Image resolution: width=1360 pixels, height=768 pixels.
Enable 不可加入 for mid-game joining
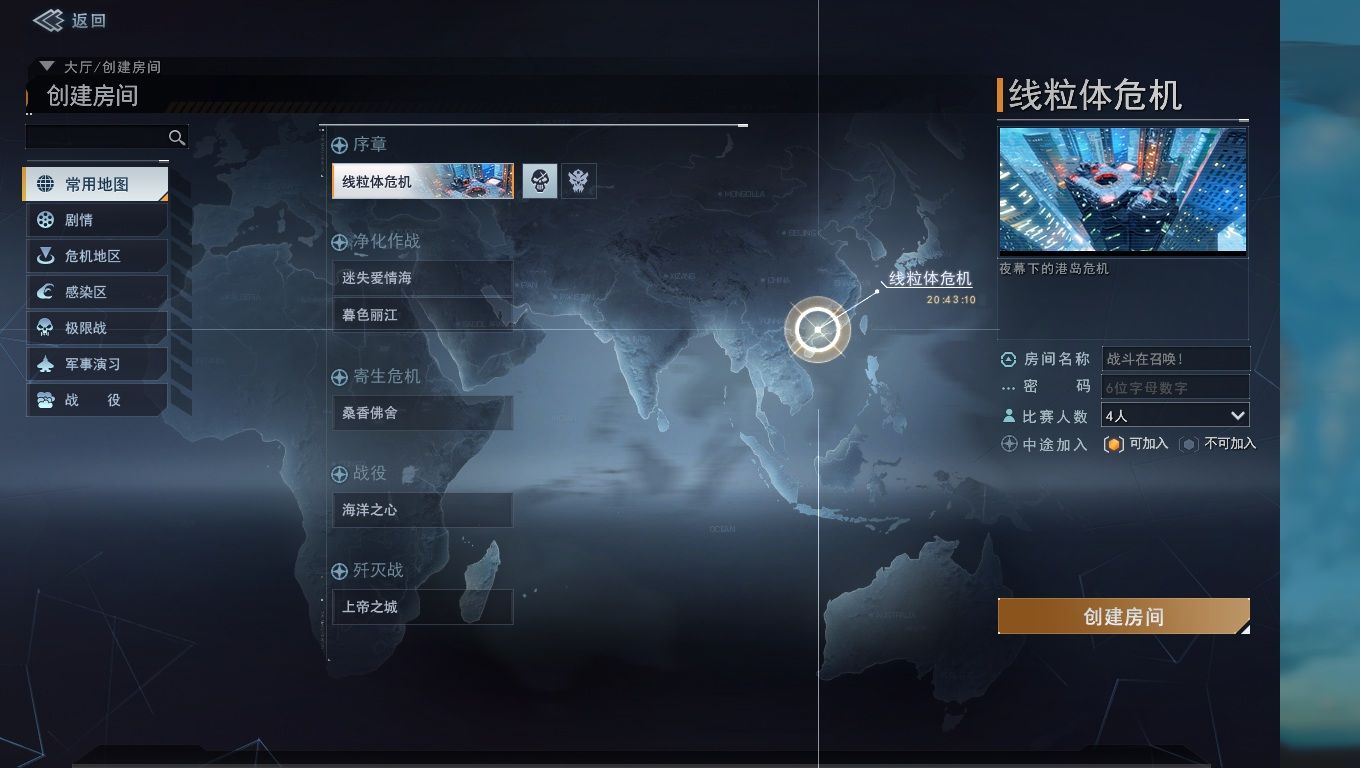tap(1190, 443)
